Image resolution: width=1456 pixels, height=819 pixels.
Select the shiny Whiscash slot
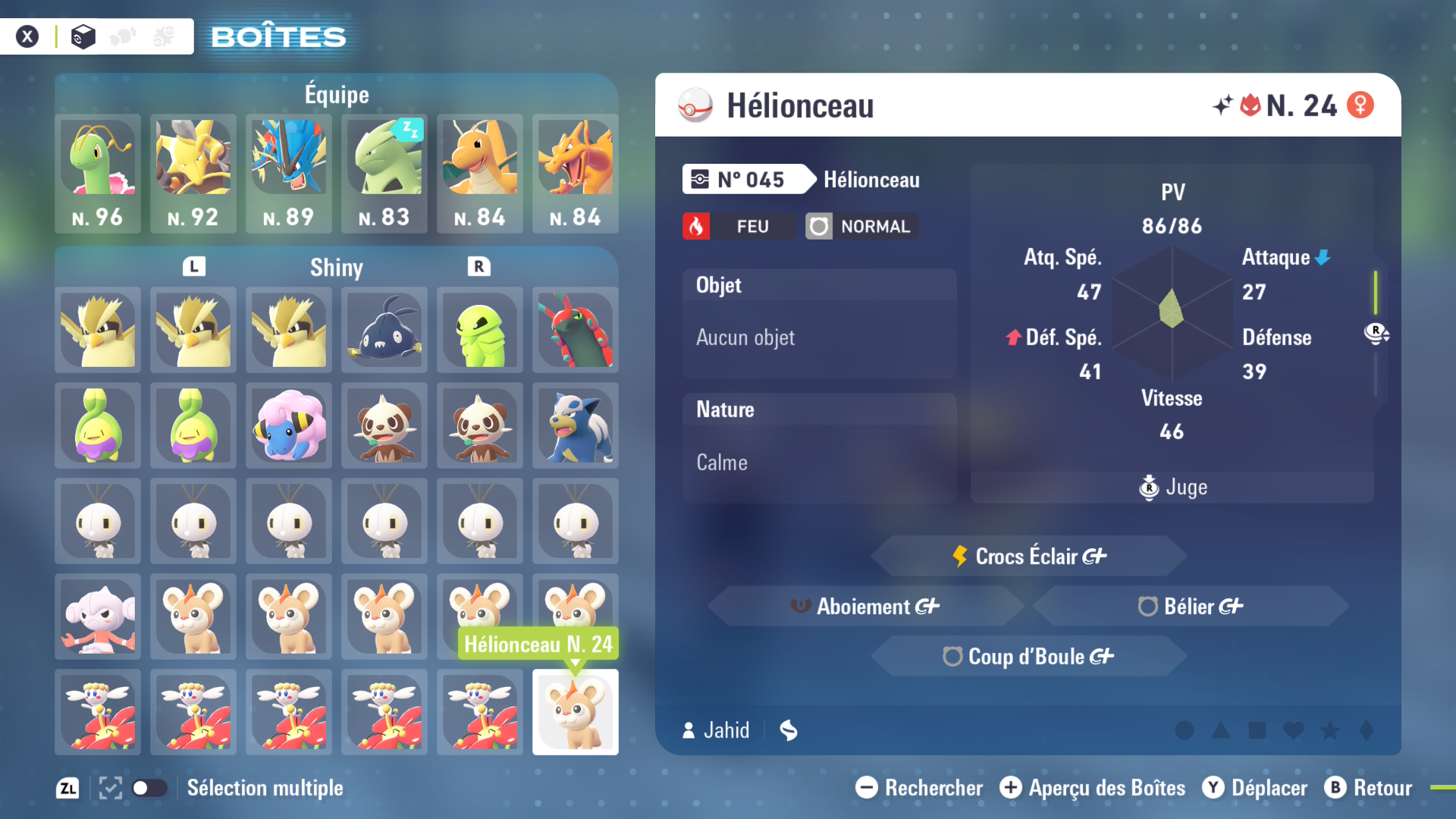pyautogui.click(x=384, y=331)
